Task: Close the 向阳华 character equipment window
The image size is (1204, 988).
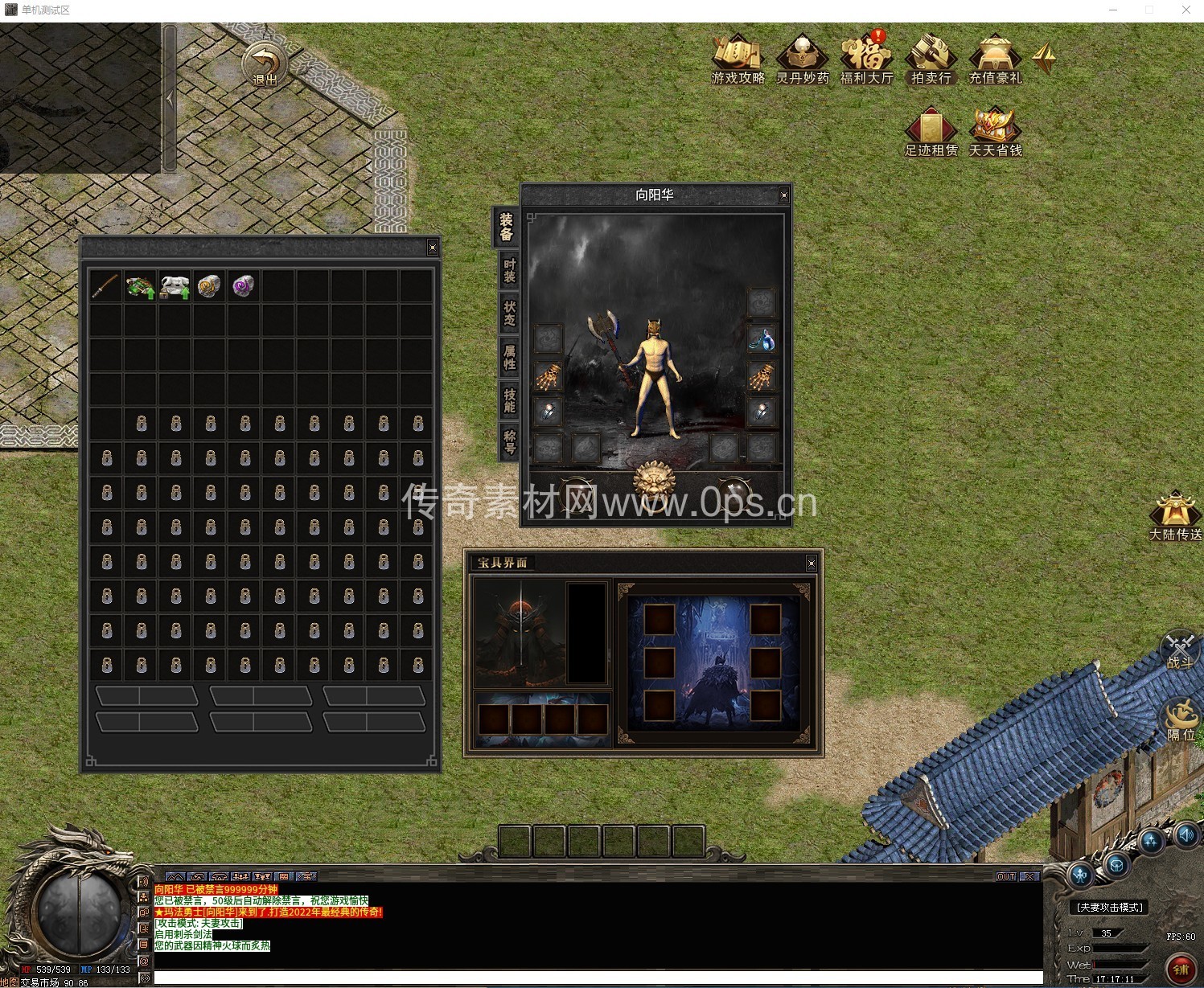Action: [x=784, y=195]
